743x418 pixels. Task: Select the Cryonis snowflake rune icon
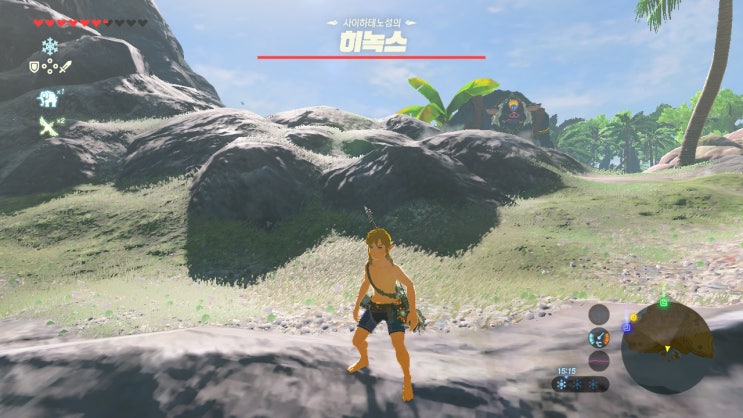coord(49,46)
